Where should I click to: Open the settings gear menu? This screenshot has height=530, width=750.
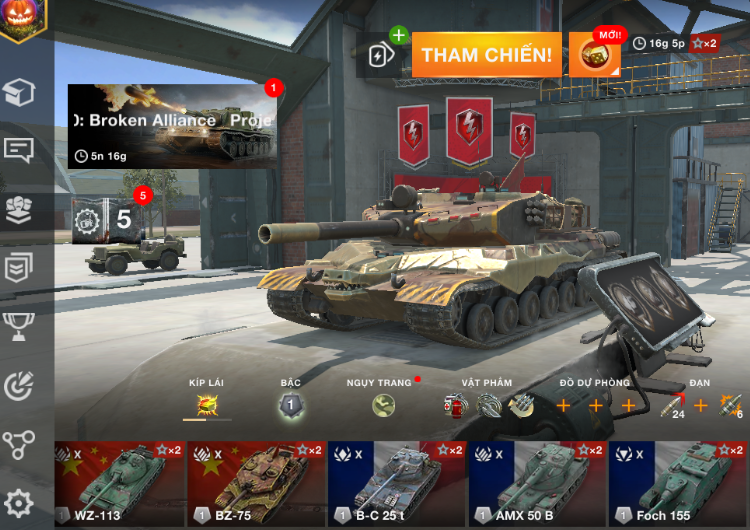[19, 503]
